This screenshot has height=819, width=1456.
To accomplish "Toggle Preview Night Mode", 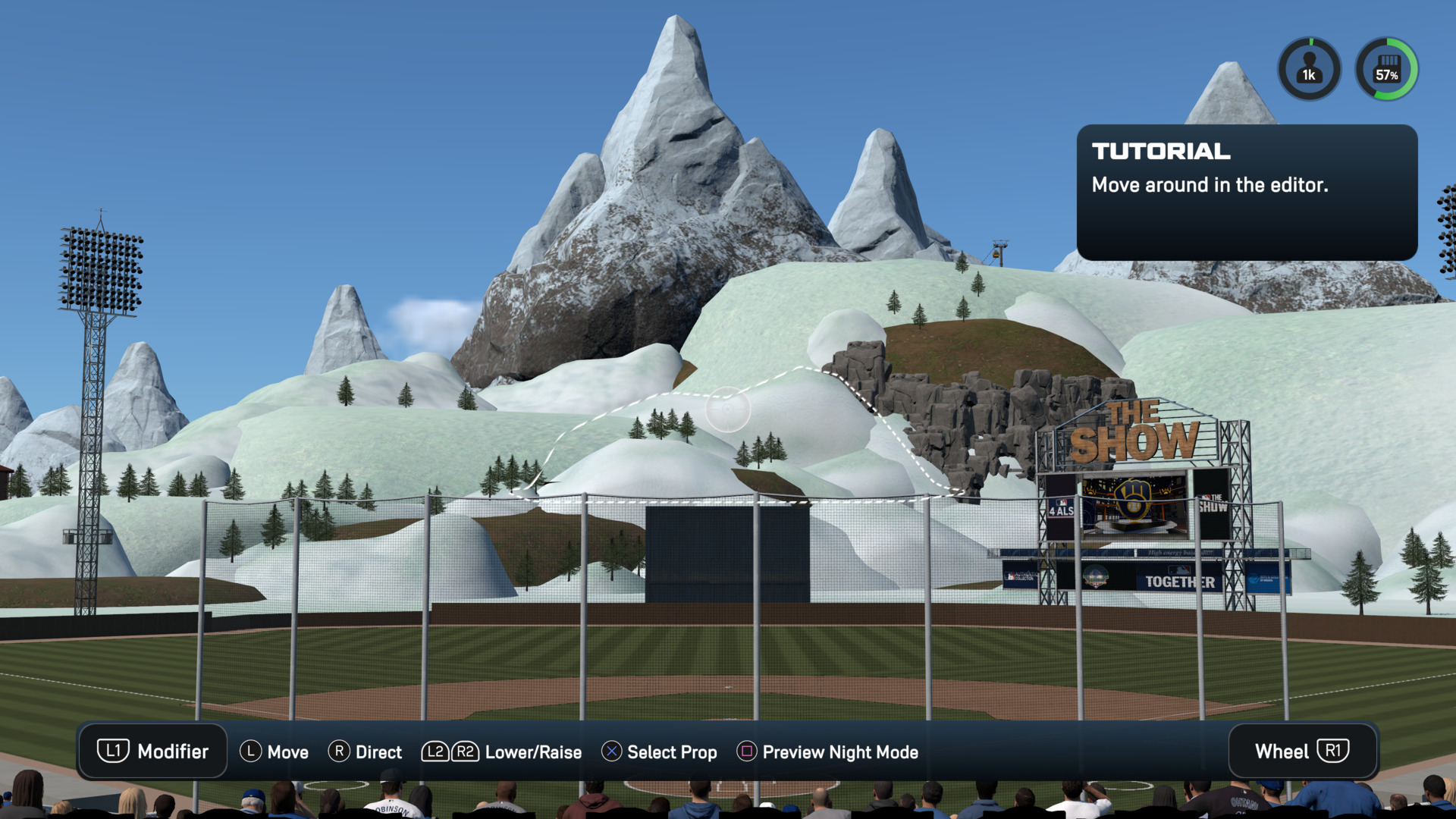I will pos(827,752).
